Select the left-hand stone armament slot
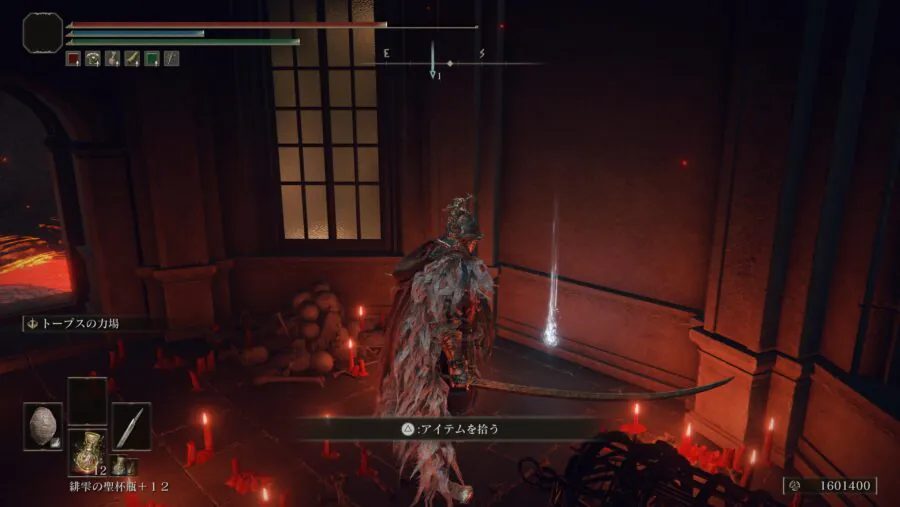The height and width of the screenshot is (507, 900). 44,426
